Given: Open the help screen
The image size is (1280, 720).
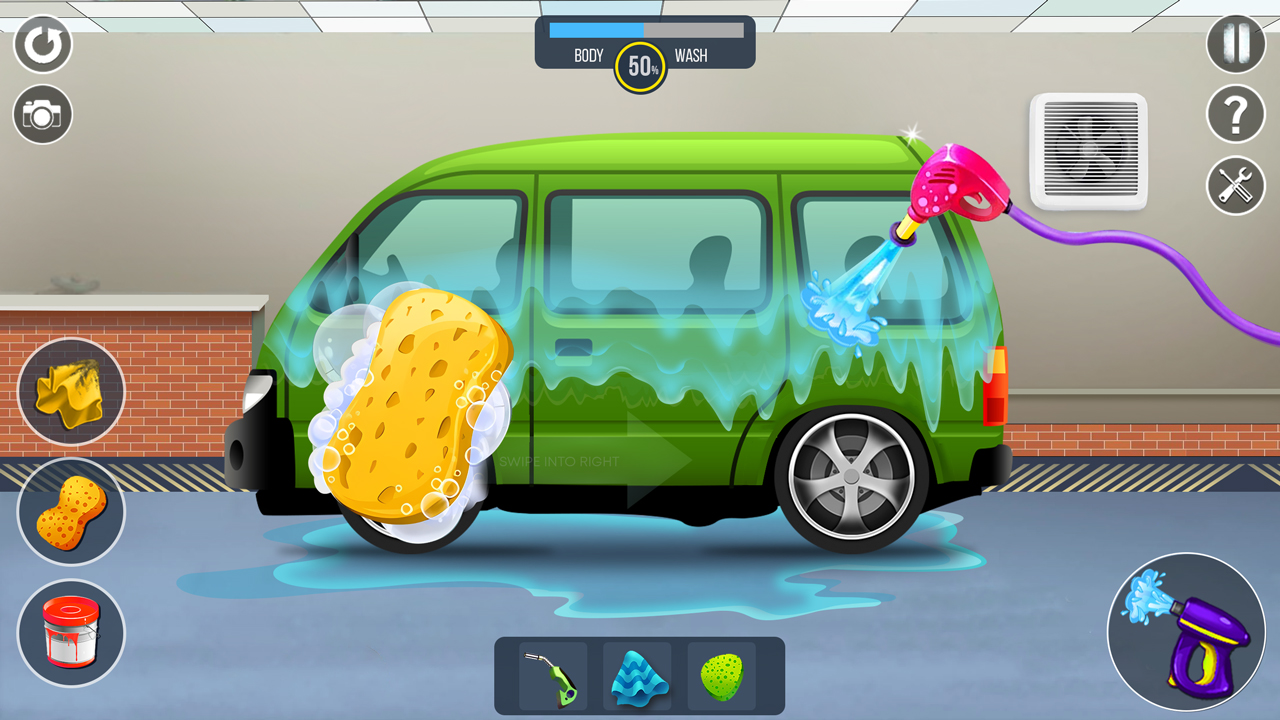Looking at the screenshot, I should click(x=1235, y=114).
